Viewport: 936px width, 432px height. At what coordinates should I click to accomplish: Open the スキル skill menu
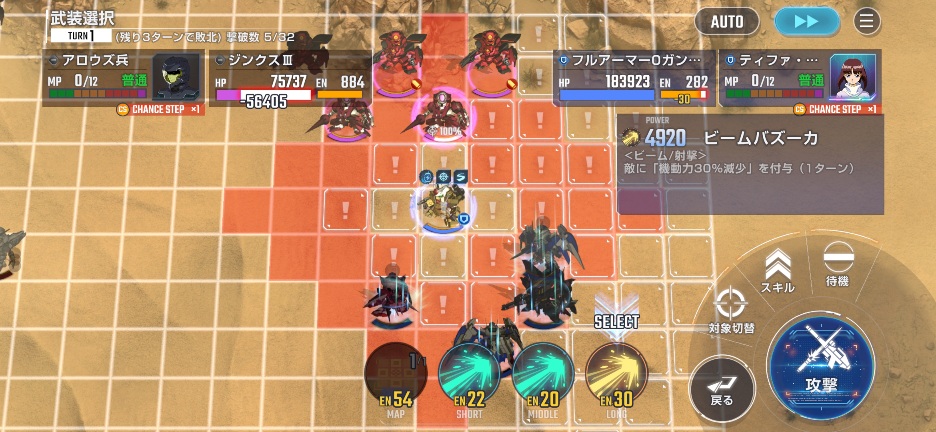click(778, 271)
